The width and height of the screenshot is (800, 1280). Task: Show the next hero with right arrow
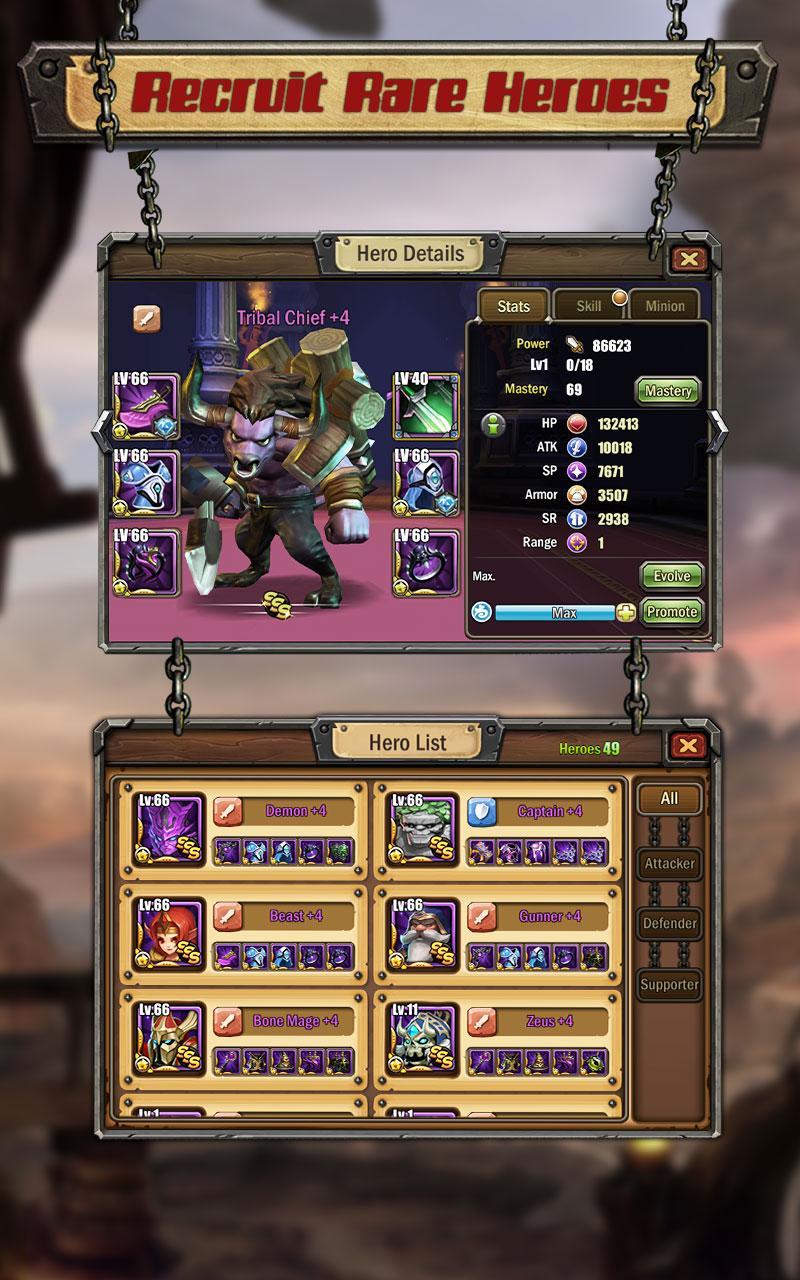click(719, 430)
